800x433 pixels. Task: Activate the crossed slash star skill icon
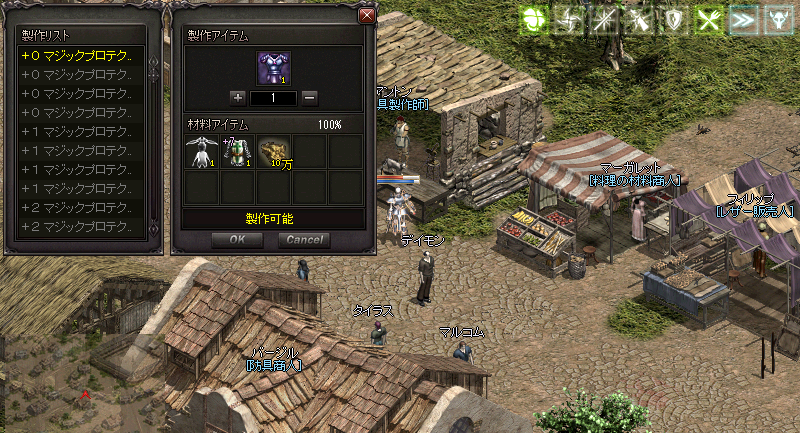coord(603,20)
